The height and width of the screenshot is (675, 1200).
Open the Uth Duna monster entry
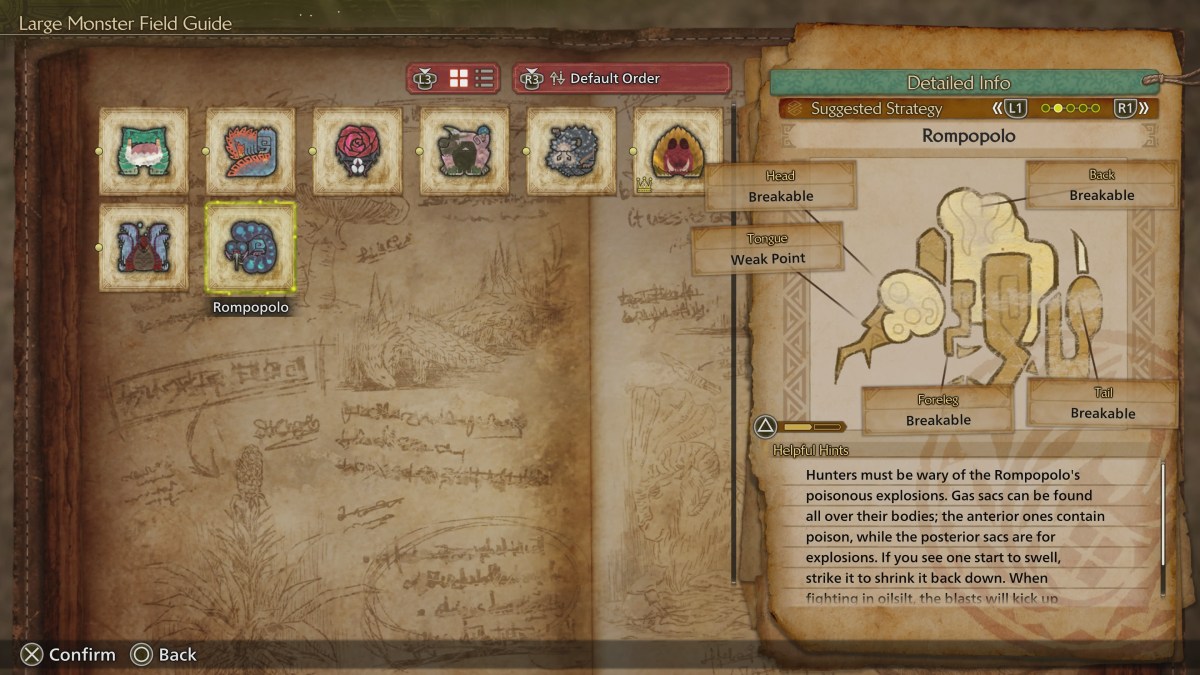coord(144,247)
